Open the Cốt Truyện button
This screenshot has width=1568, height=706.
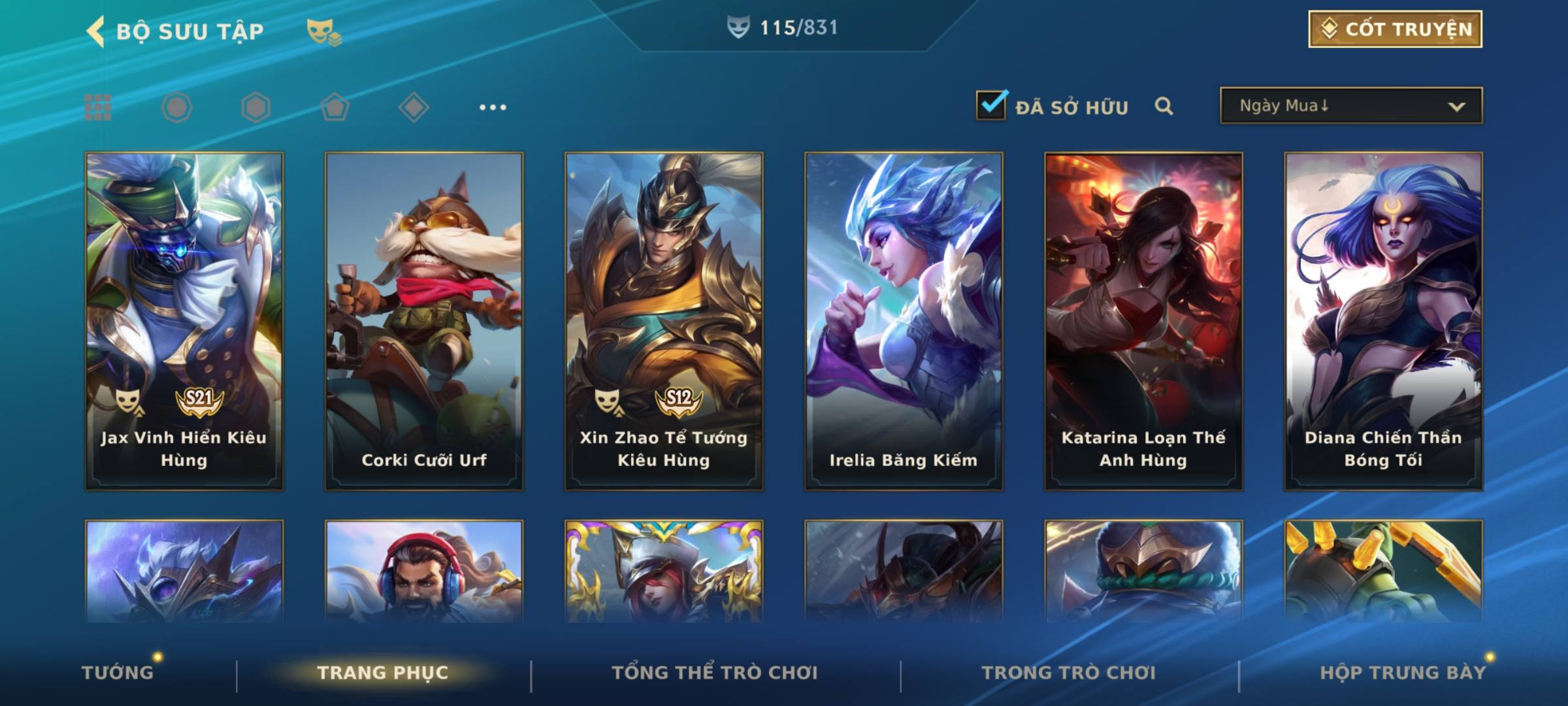click(x=1394, y=29)
